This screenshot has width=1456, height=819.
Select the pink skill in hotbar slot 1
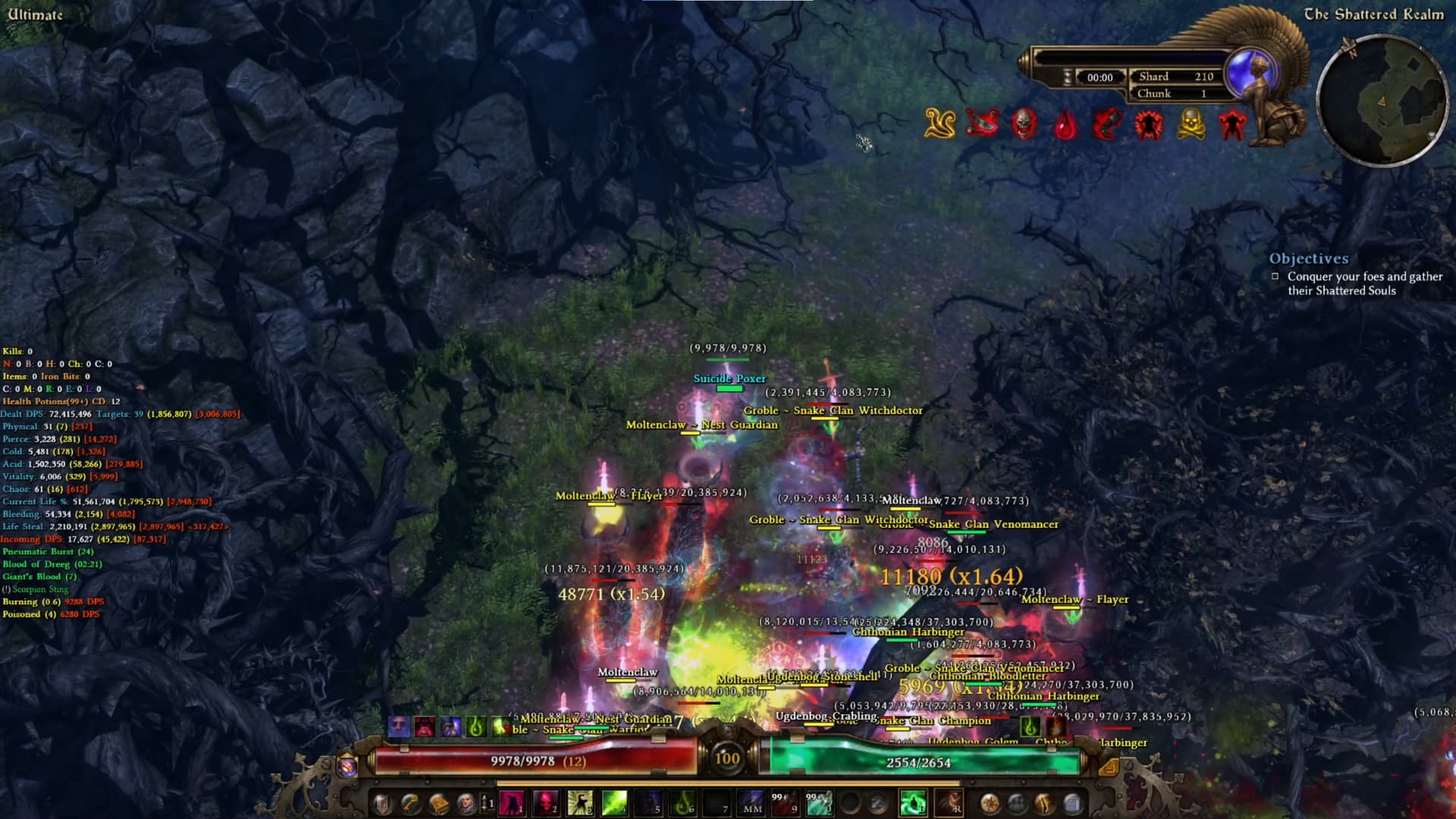511,804
